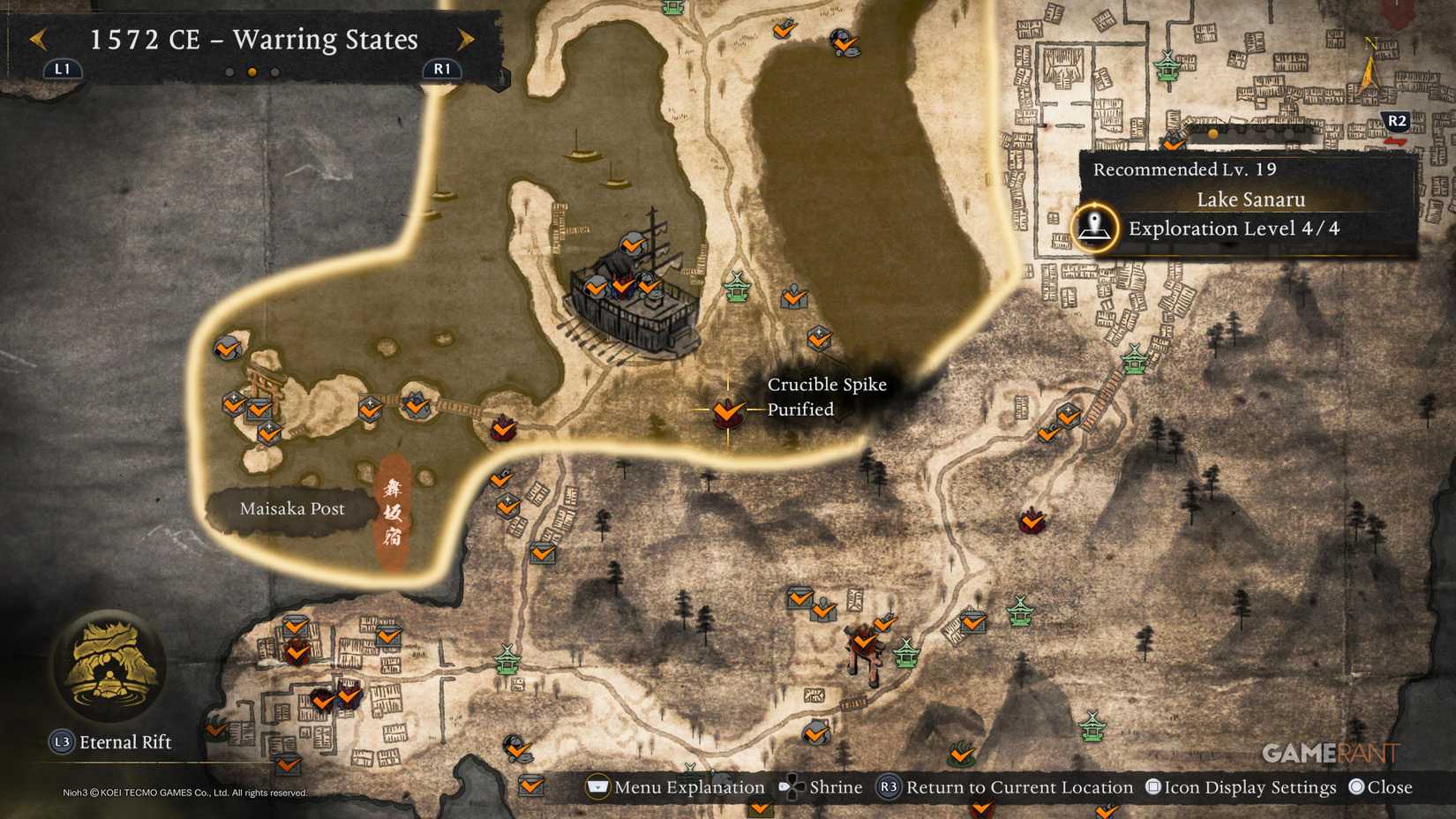1456x819 pixels.
Task: Click the 1572 CE Warring States era title
Action: click(252, 40)
